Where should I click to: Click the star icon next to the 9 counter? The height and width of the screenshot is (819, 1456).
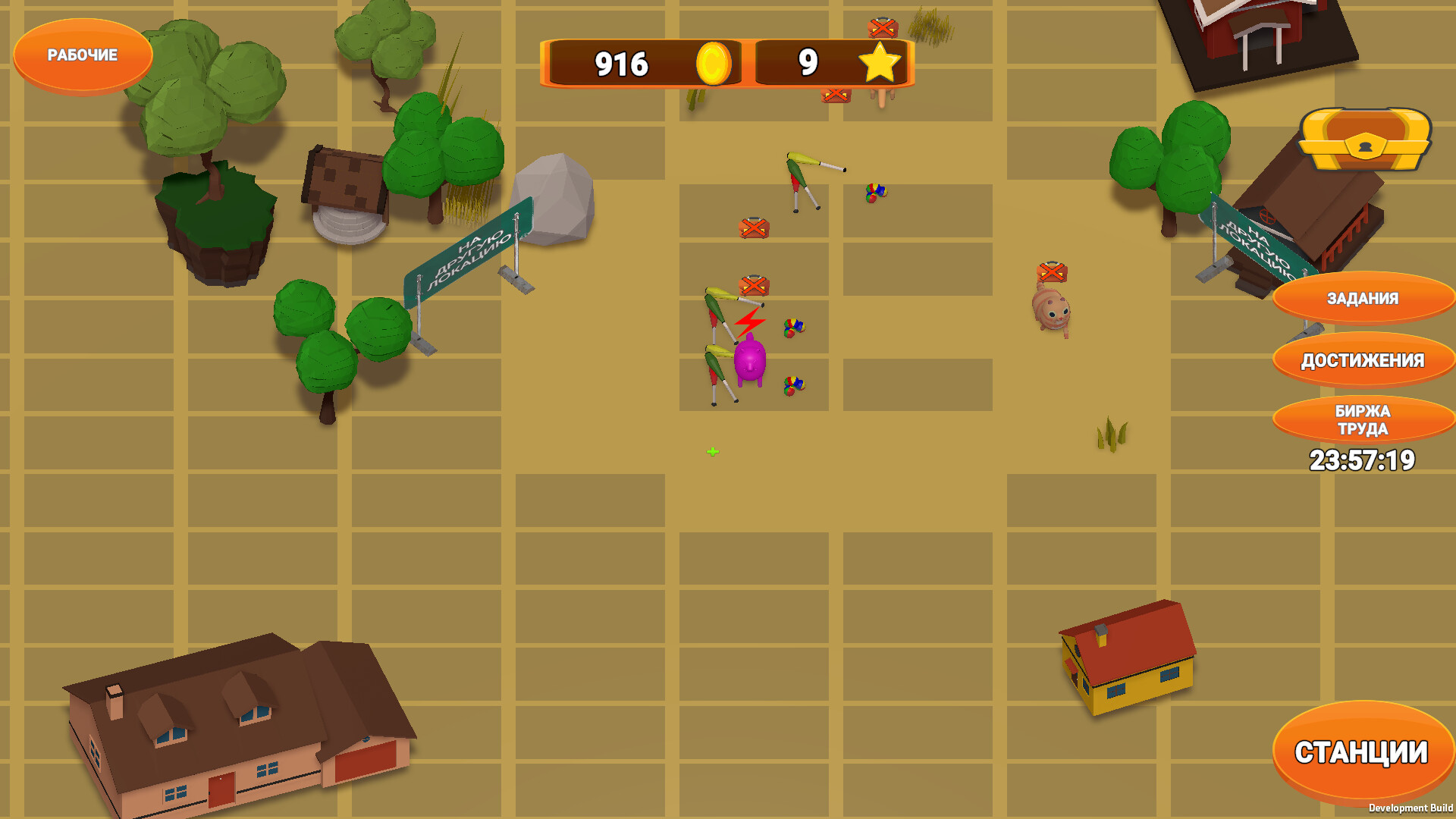(x=880, y=64)
